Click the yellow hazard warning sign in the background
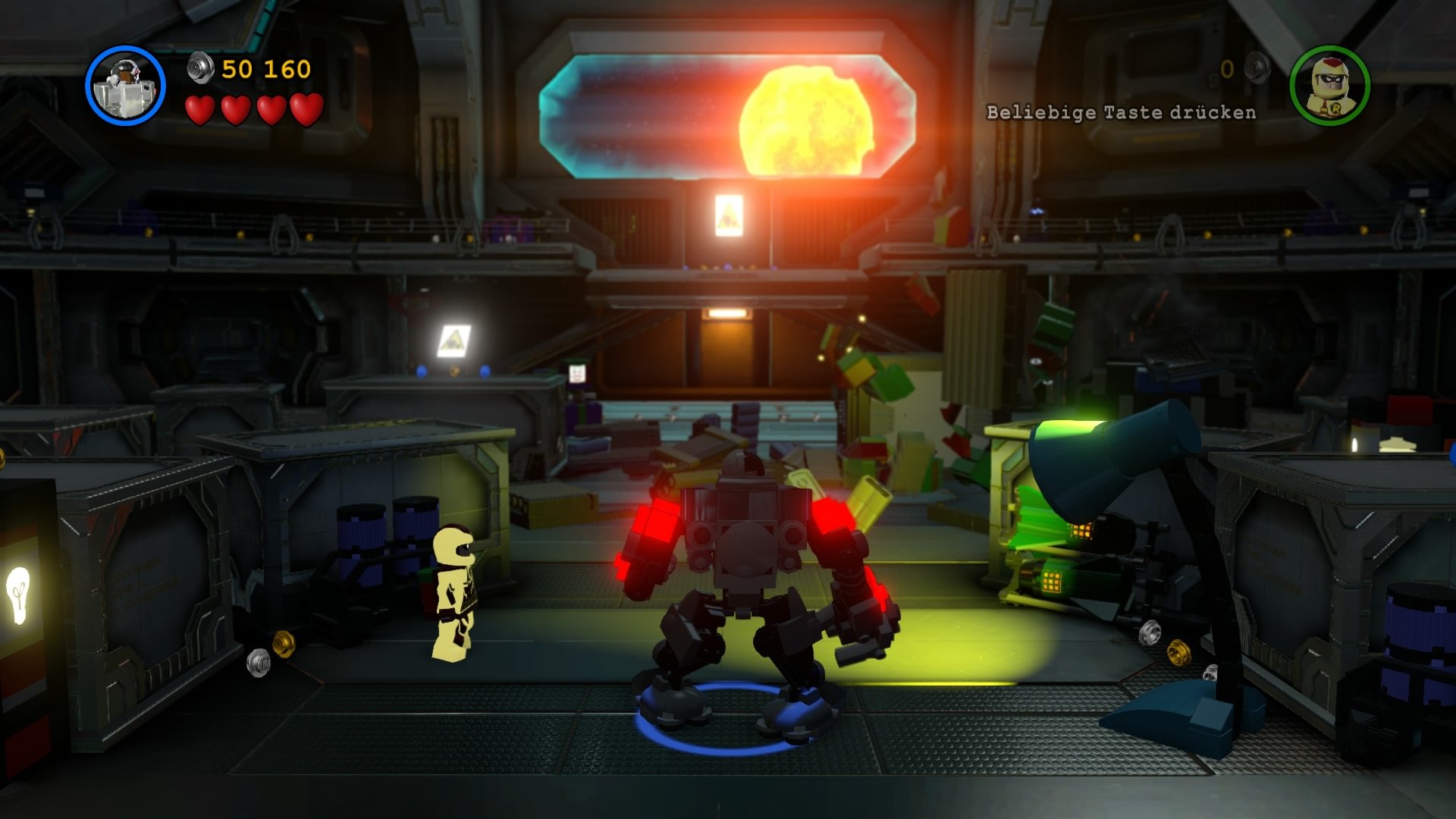 pos(455,337)
